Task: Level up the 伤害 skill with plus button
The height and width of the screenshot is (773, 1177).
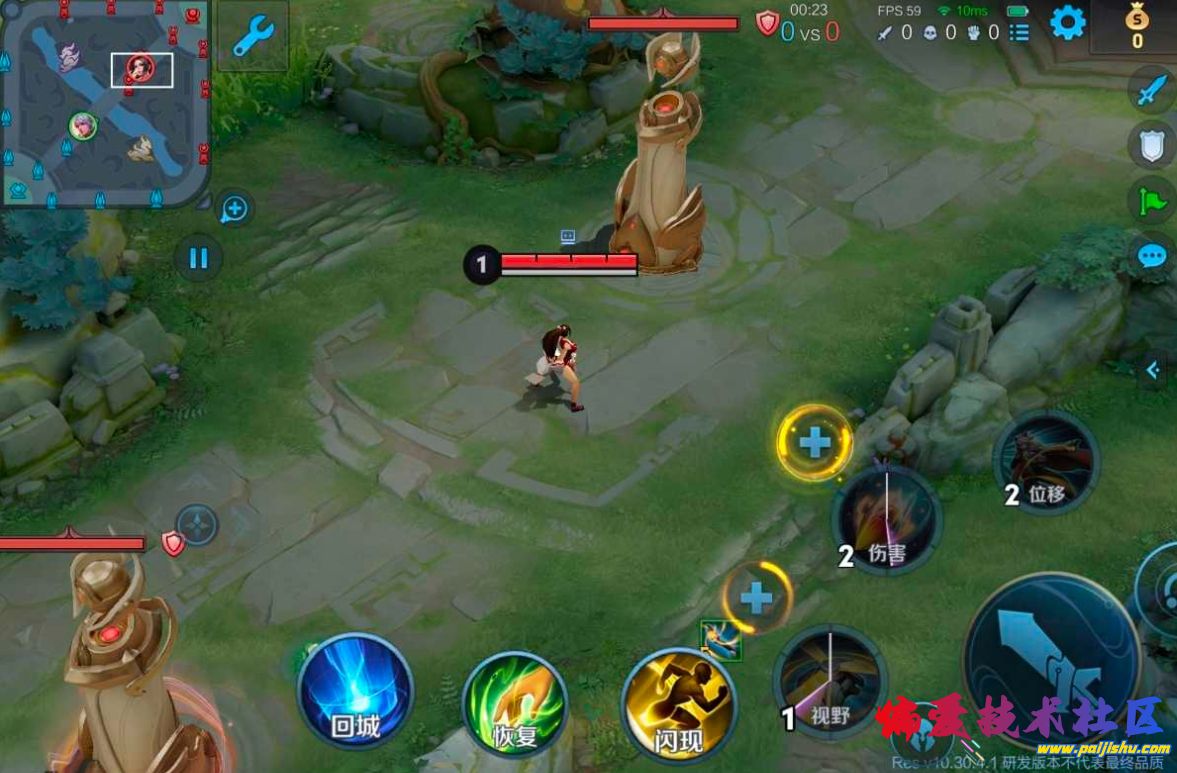Action: (x=815, y=442)
